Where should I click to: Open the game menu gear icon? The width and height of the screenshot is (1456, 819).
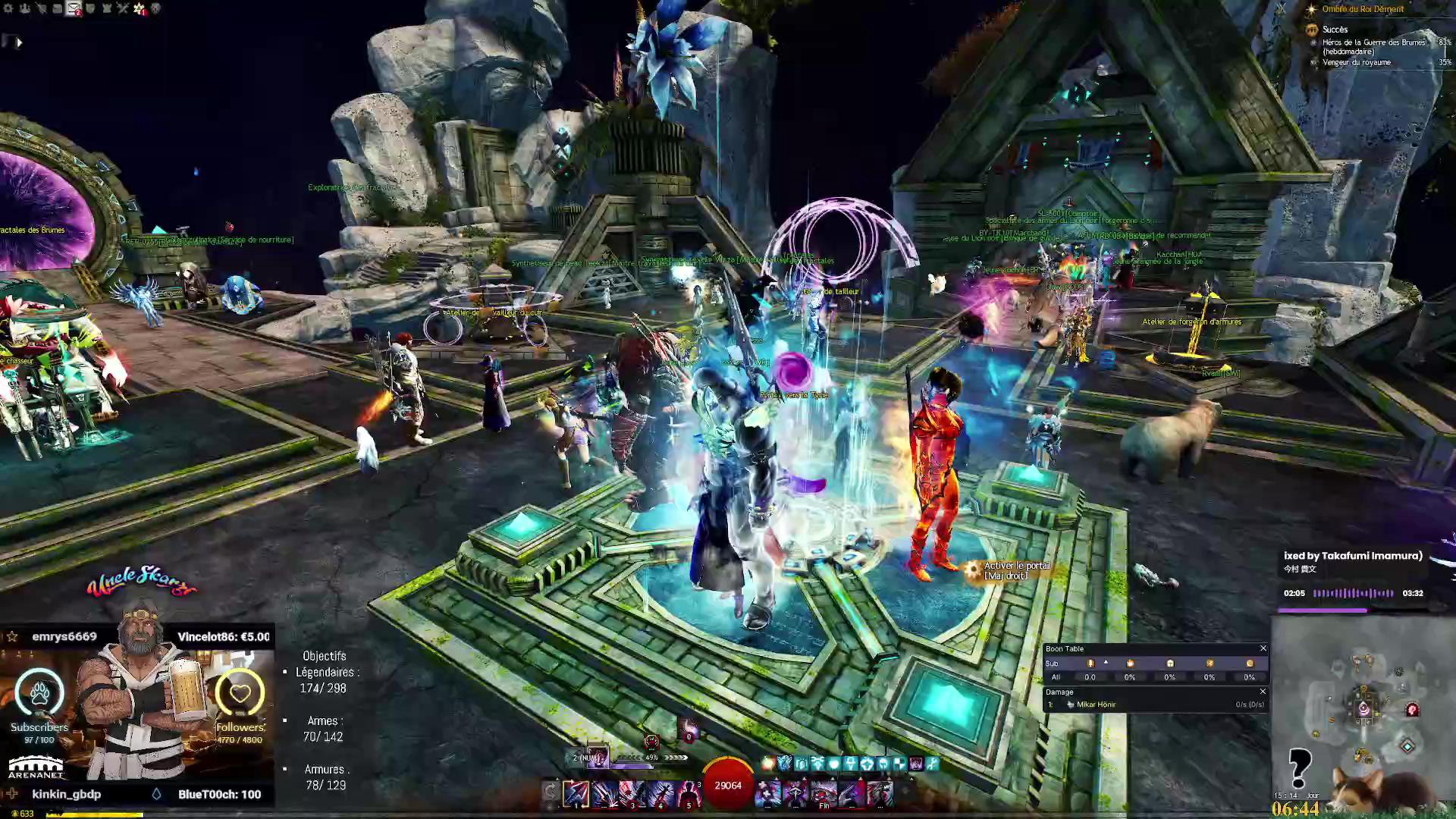(x=9, y=8)
